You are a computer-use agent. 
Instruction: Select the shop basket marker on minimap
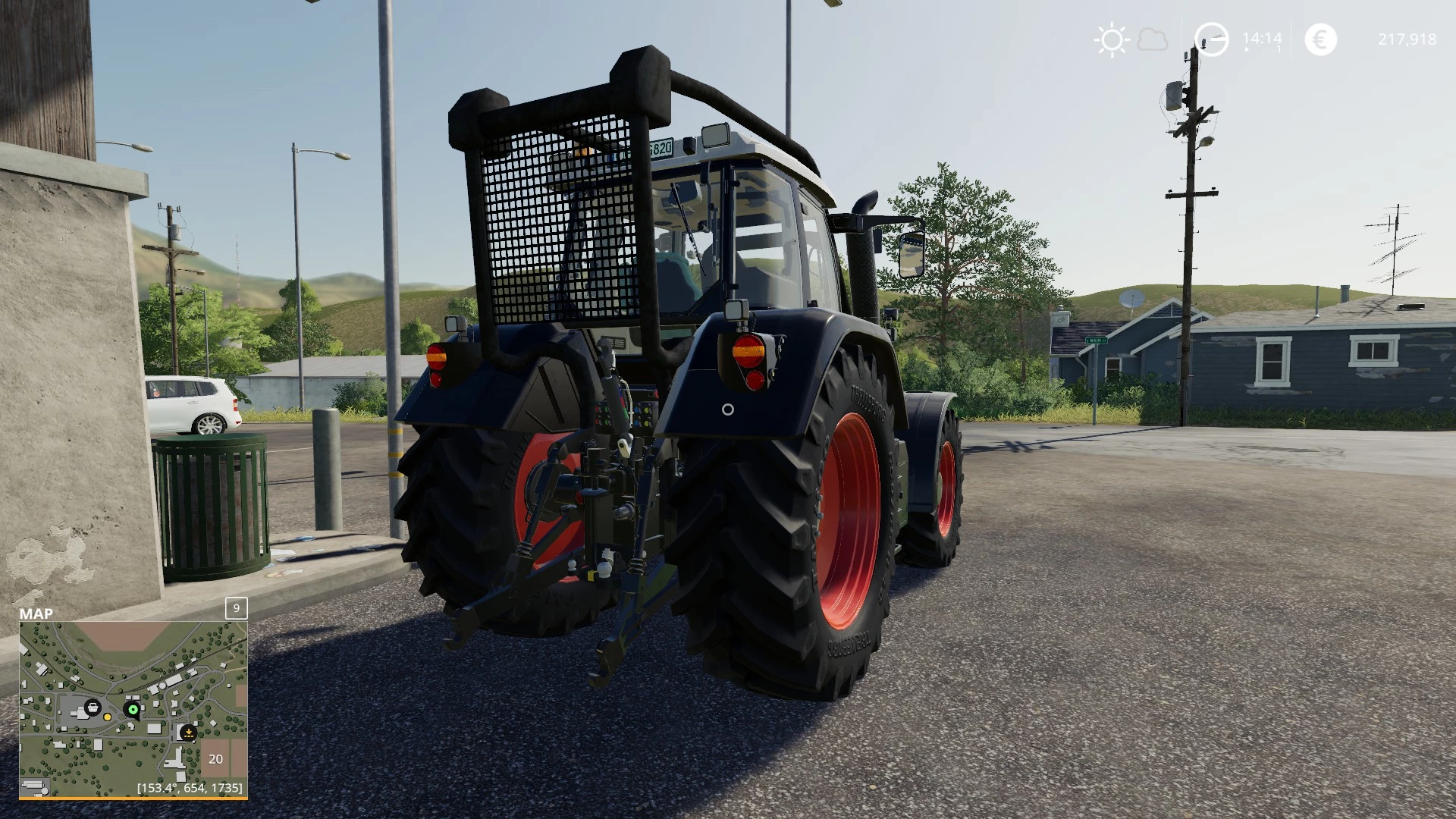tap(93, 708)
